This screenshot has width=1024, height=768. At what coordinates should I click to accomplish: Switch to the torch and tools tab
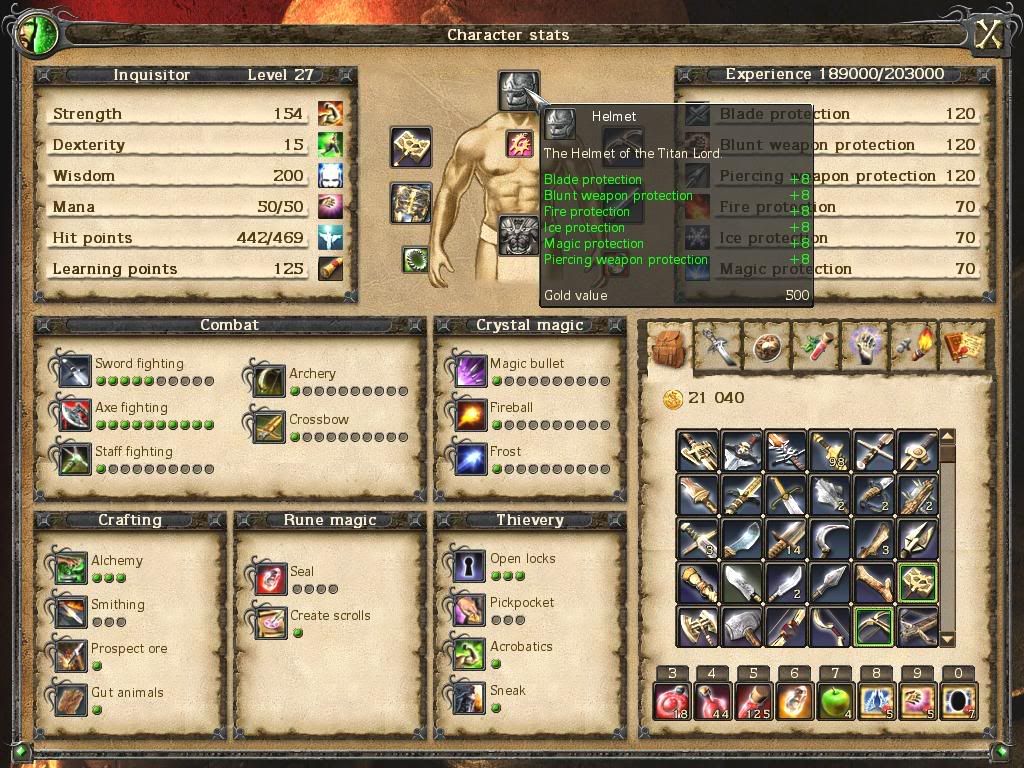[x=913, y=345]
